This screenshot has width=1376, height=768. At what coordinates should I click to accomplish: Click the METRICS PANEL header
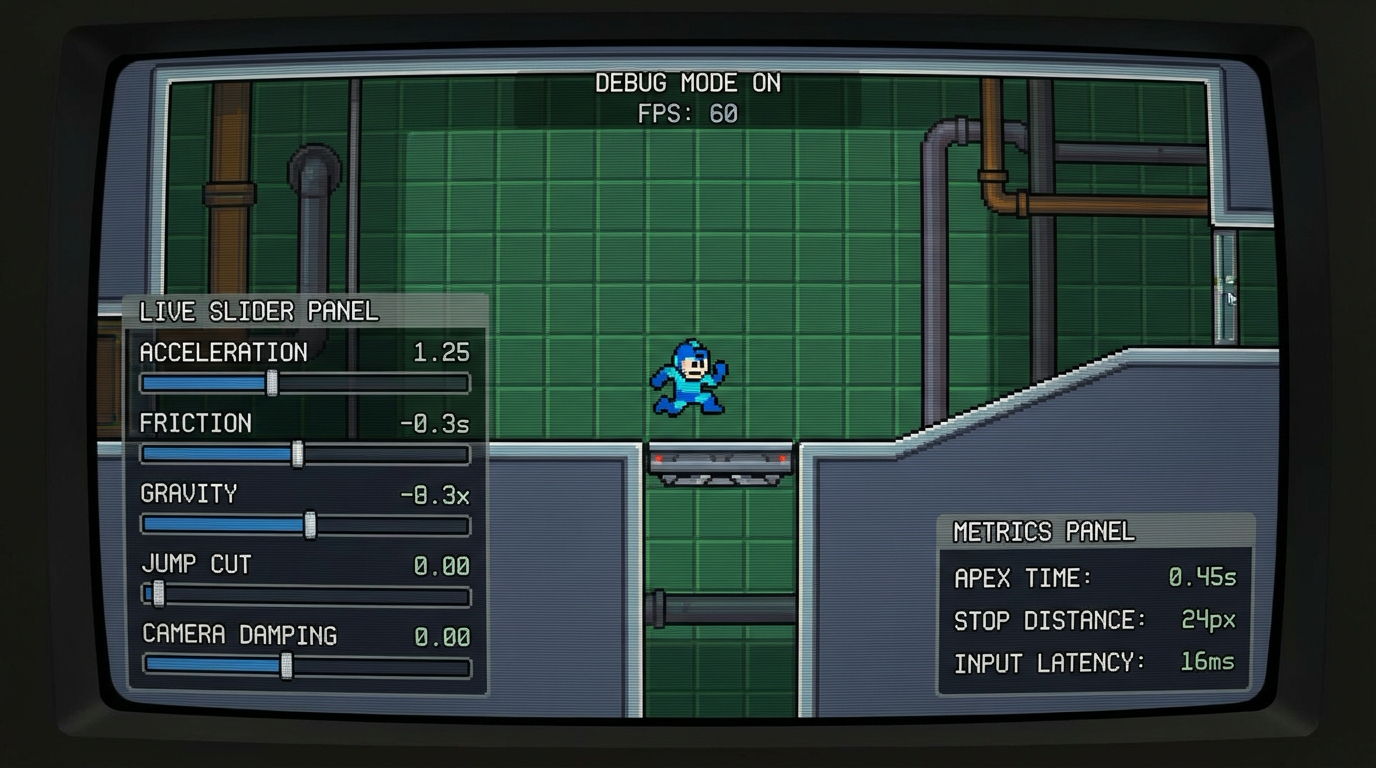pos(1044,532)
